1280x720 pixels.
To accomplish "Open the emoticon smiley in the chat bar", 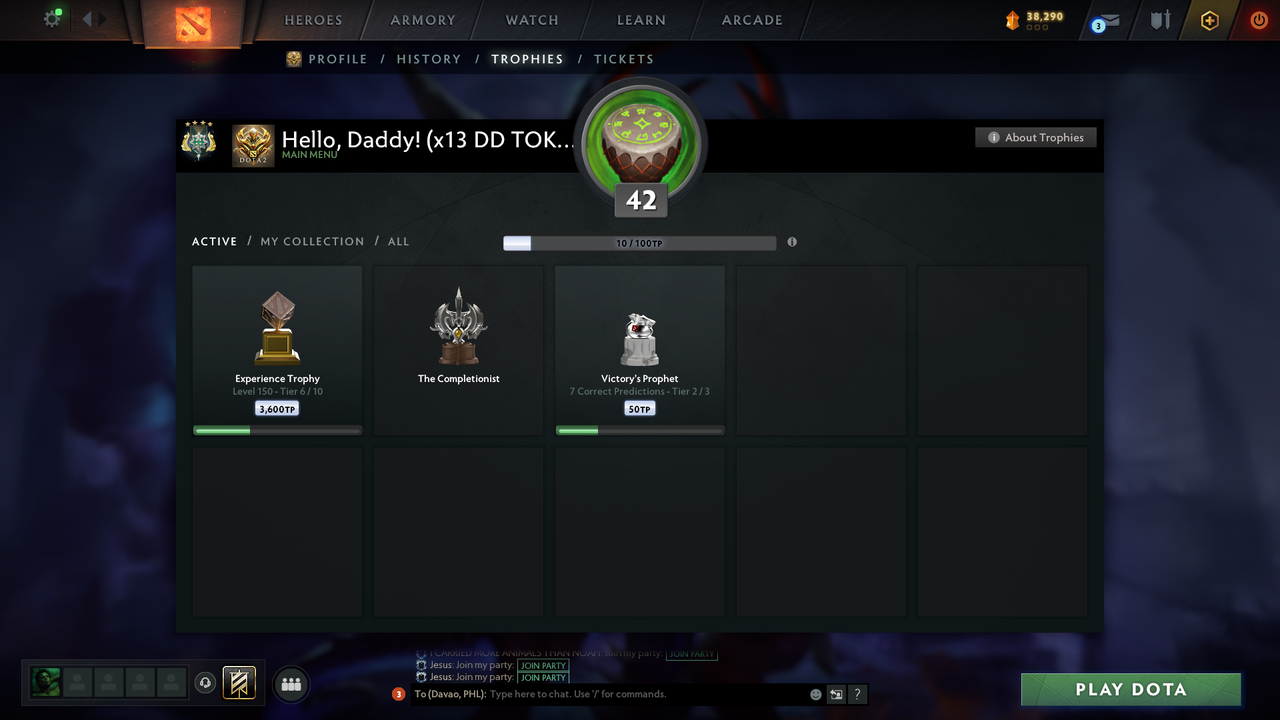I will point(814,693).
